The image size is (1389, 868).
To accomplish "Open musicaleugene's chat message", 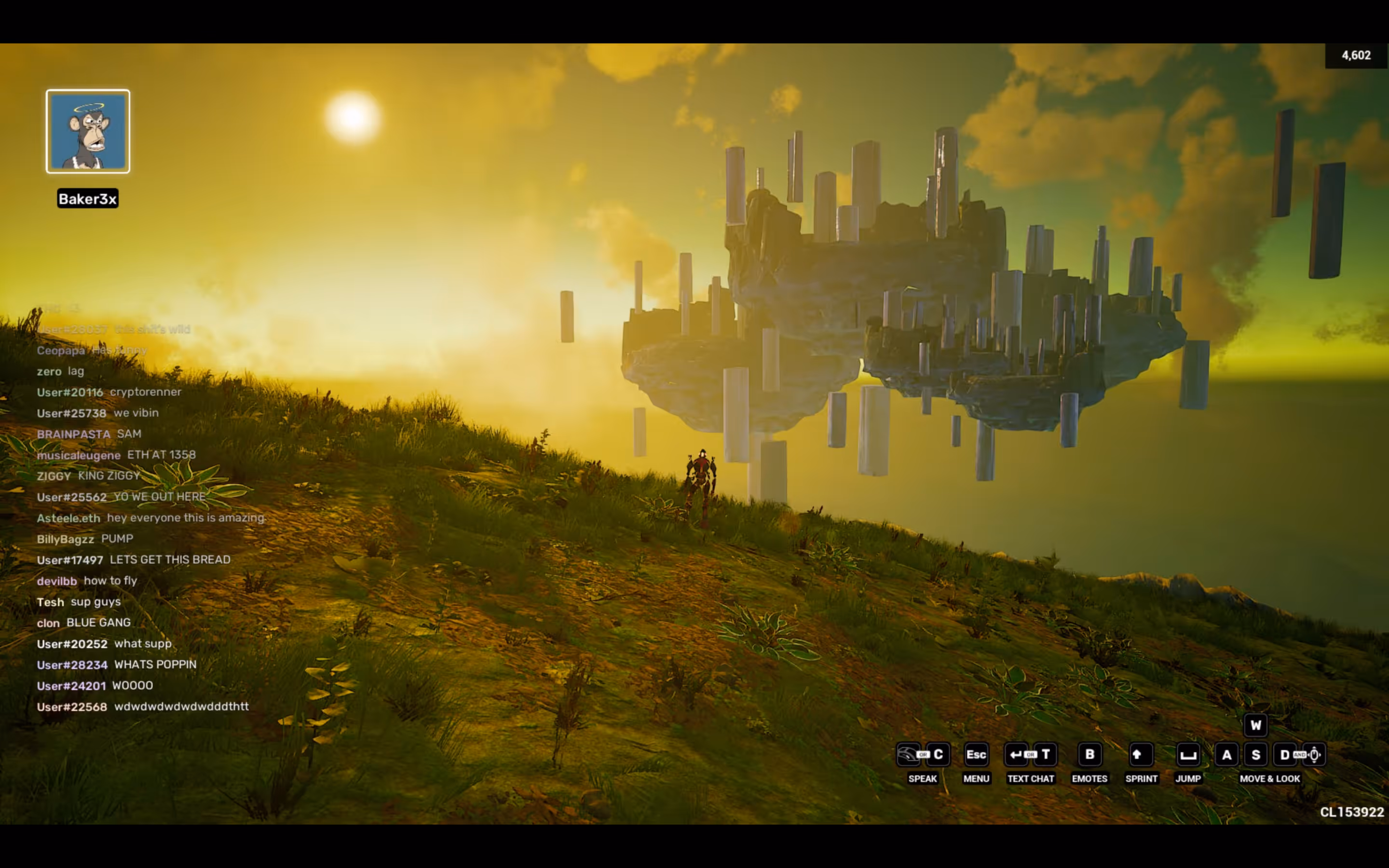I will coord(116,455).
